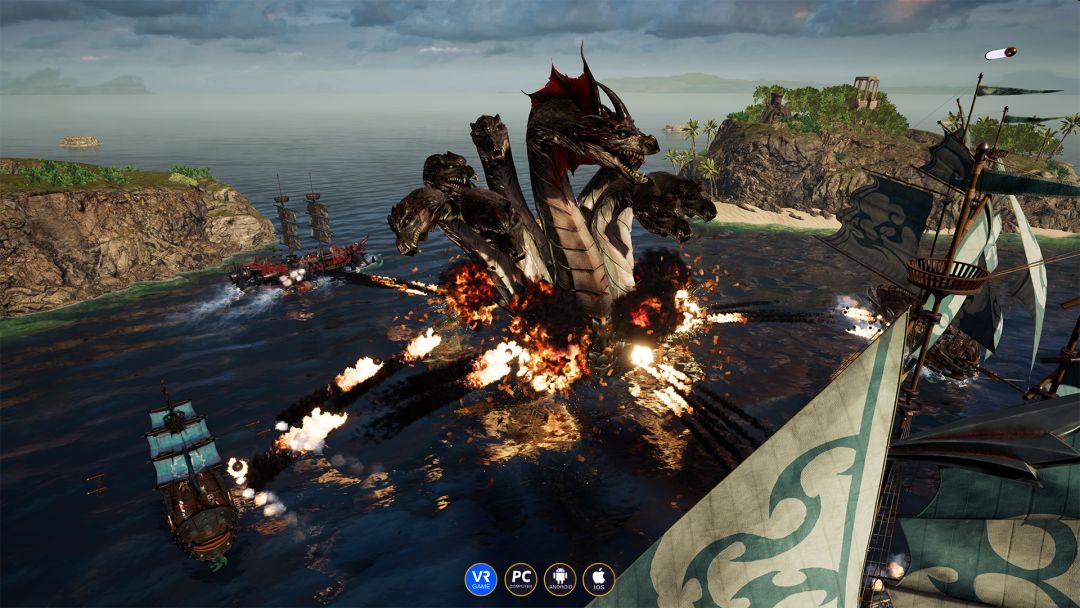Viewport: 1080px width, 608px height.
Task: Click the Android platform badge
Action: (560, 579)
